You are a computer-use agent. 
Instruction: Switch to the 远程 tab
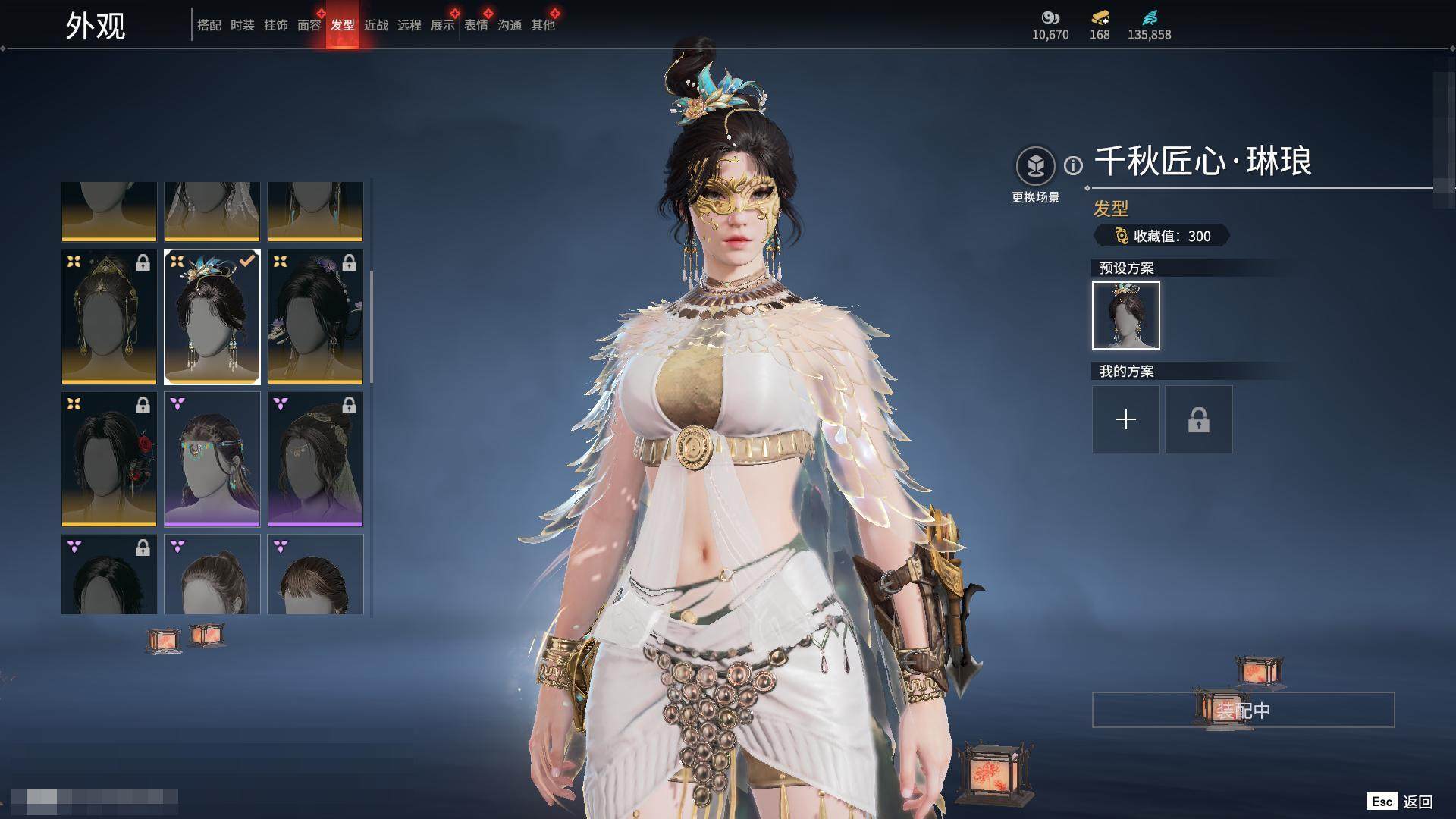(409, 26)
